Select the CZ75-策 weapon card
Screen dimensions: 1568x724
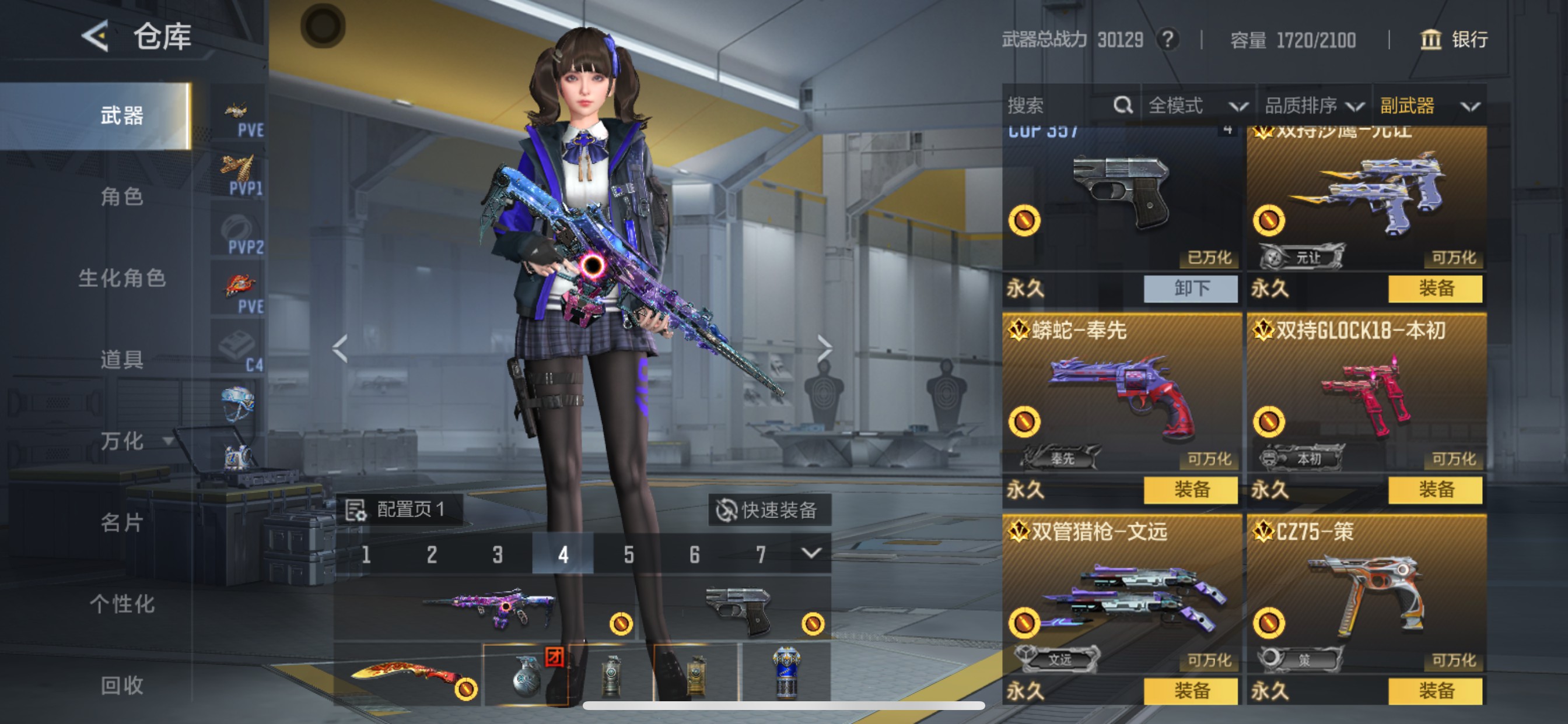pyautogui.click(x=1366, y=593)
